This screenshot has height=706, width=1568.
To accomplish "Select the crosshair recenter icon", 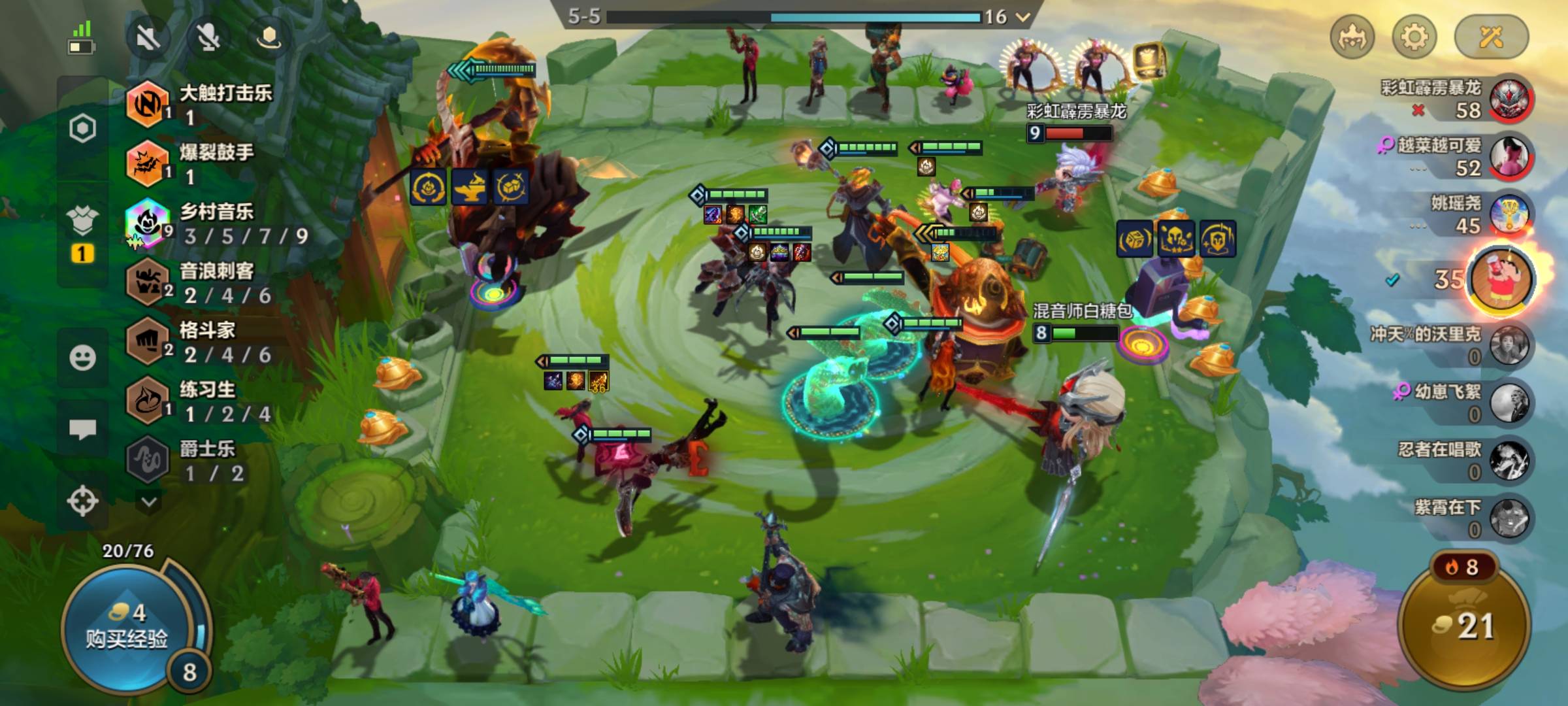I will tap(82, 501).
